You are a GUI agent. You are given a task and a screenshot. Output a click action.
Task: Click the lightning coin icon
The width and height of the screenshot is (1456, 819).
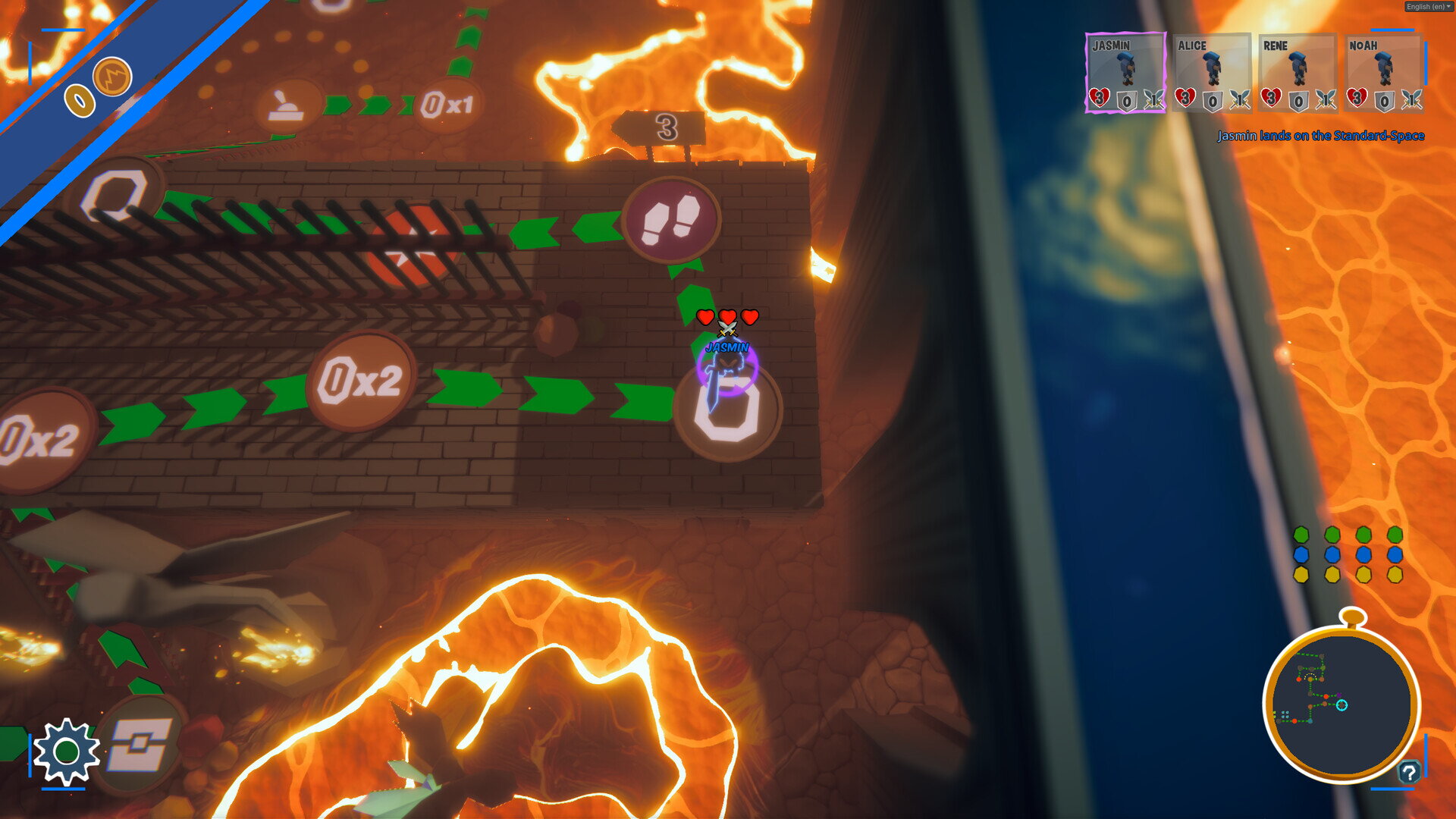112,77
